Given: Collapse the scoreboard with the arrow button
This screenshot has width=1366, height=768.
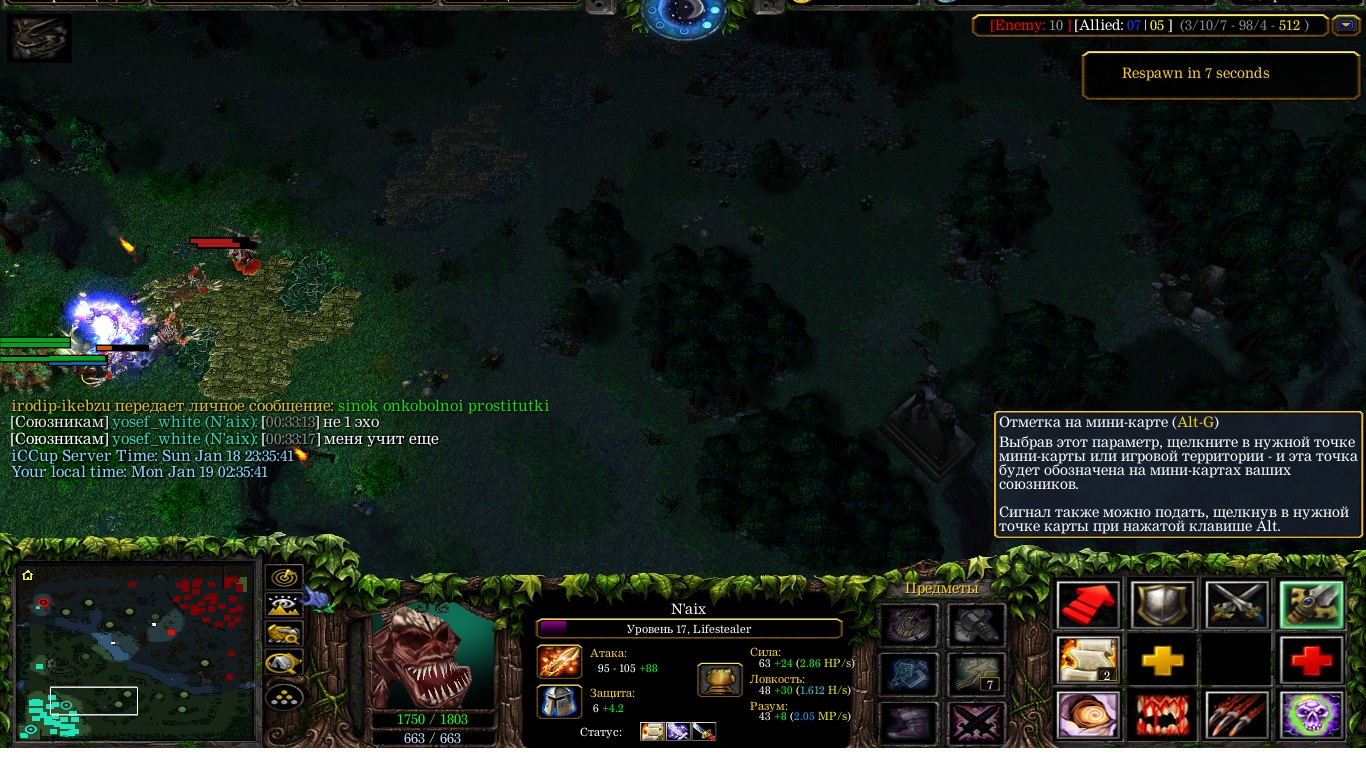Looking at the screenshot, I should click(x=1344, y=25).
